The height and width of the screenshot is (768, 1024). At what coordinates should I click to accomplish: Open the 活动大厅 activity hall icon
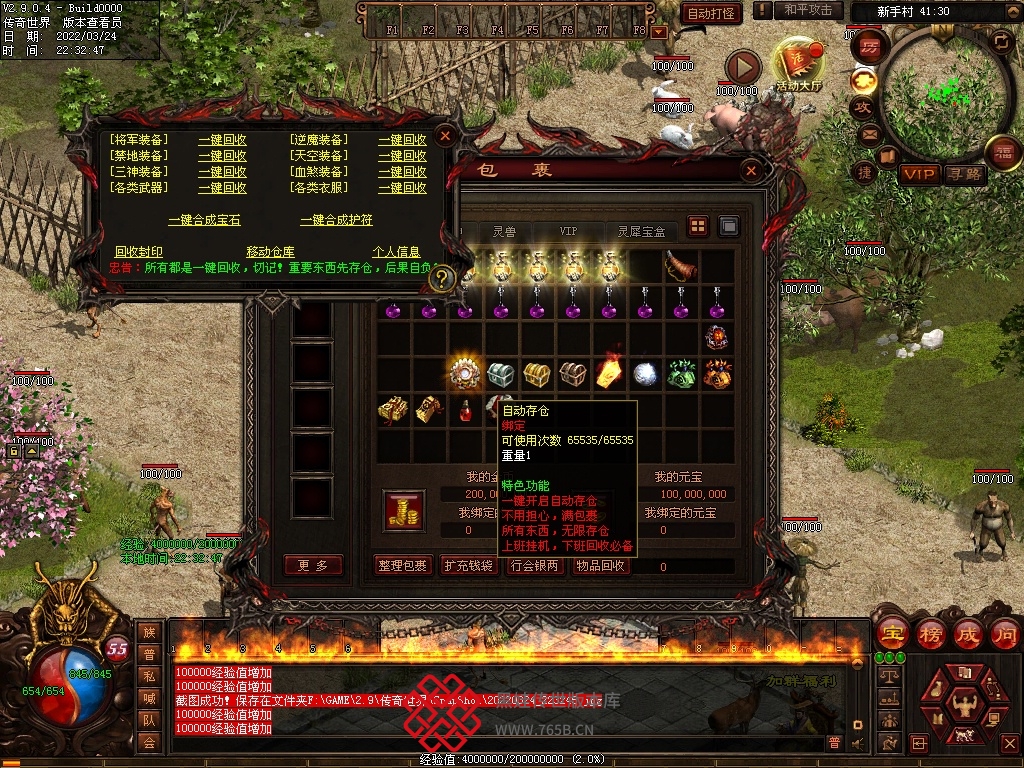(798, 65)
